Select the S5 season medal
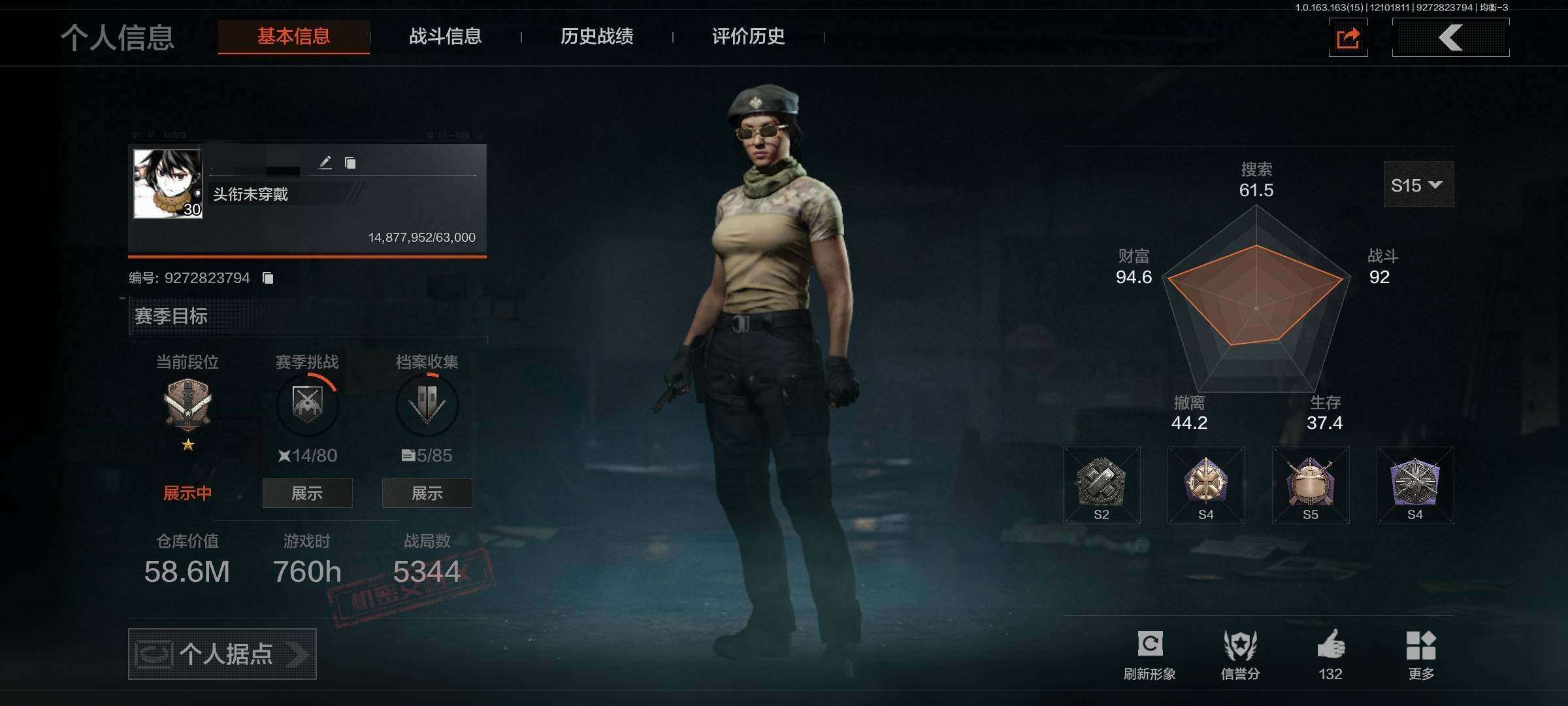The width and height of the screenshot is (1568, 706). [x=1310, y=485]
